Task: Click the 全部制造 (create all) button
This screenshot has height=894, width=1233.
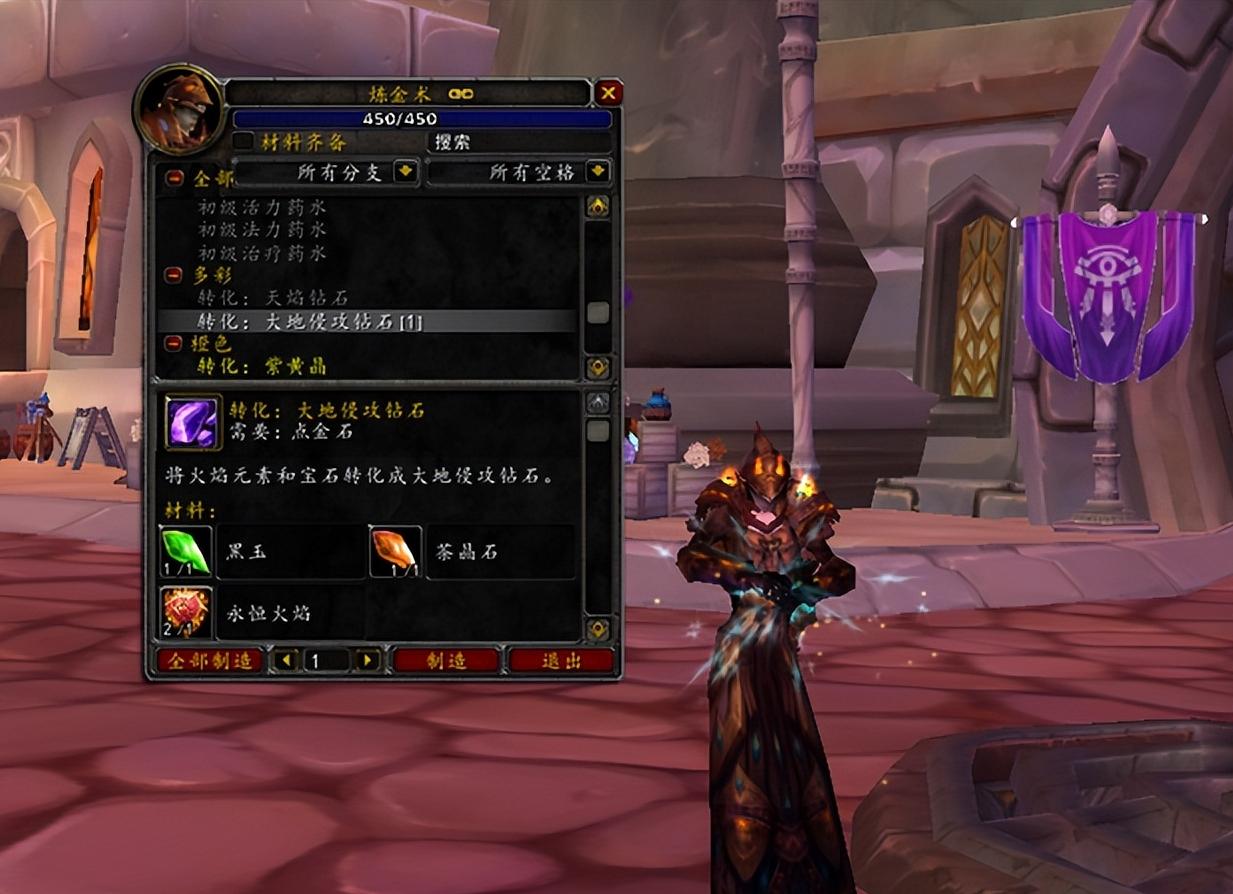Action: (209, 660)
